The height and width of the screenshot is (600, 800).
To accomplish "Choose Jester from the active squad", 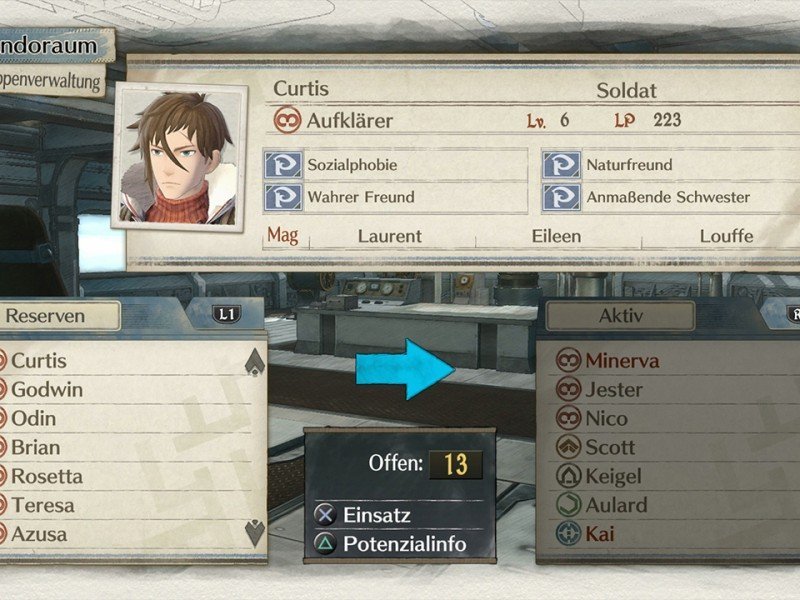I will 614,390.
